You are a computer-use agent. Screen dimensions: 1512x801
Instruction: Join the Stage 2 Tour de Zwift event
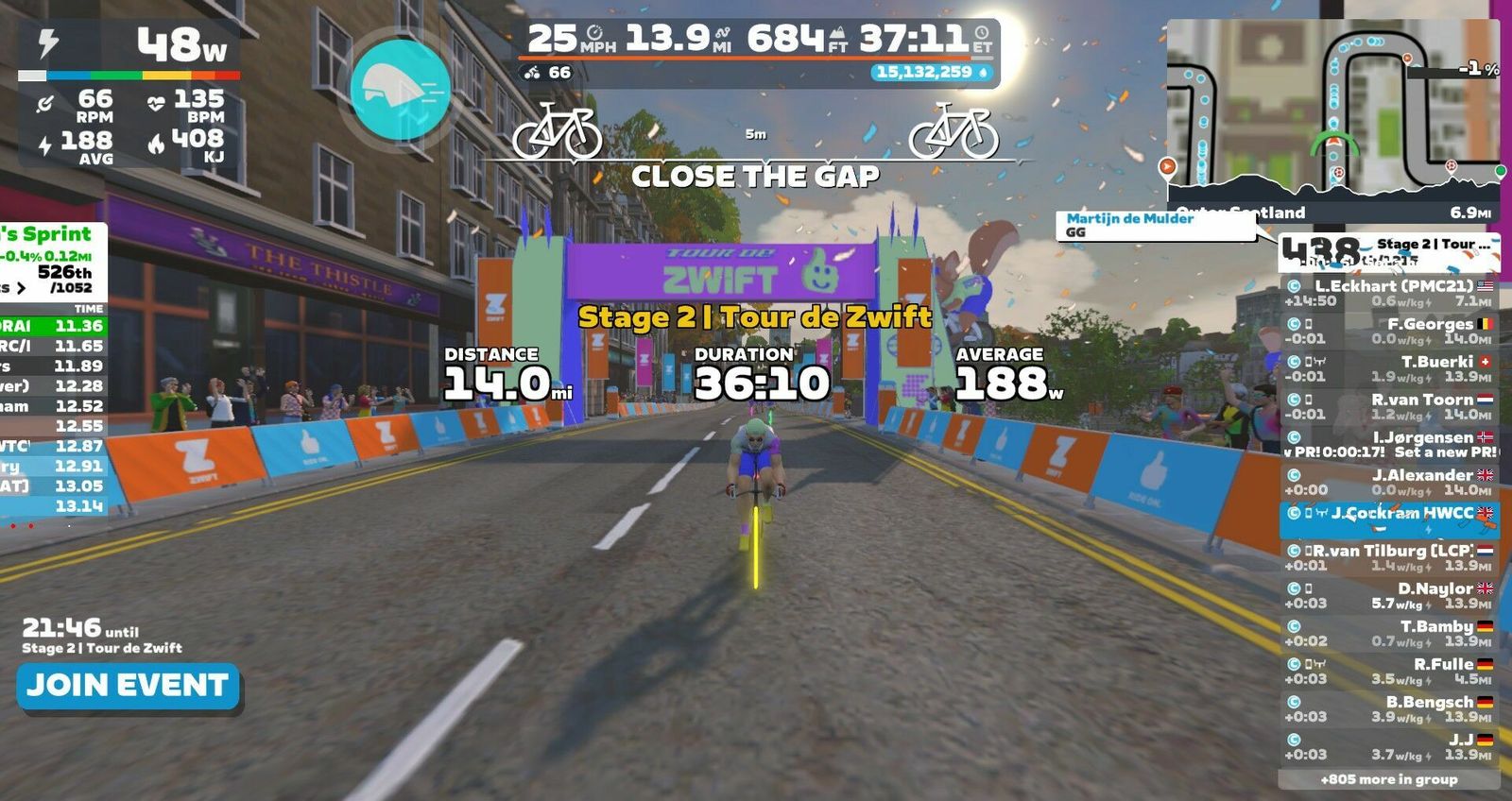click(x=128, y=686)
